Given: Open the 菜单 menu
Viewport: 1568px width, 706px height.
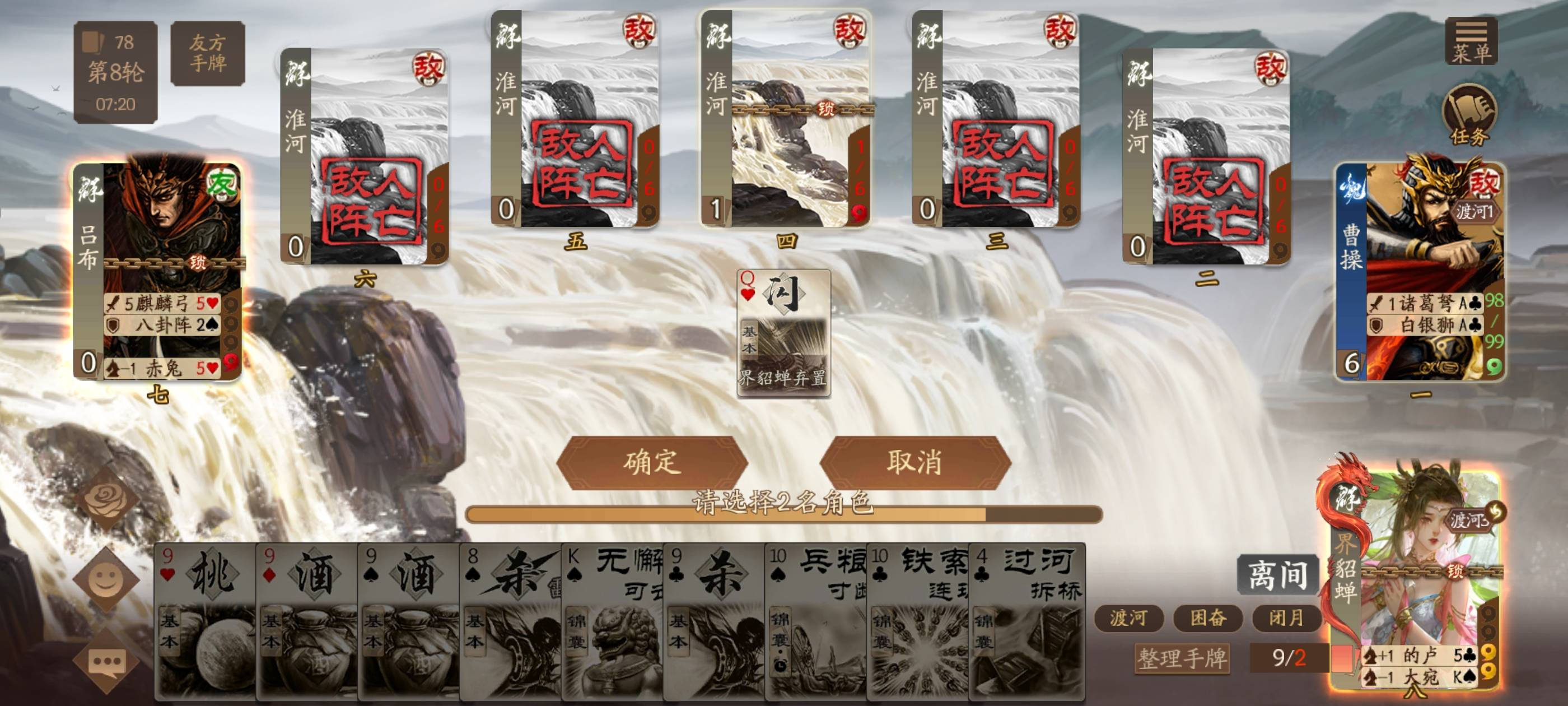Looking at the screenshot, I should pyautogui.click(x=1471, y=41).
